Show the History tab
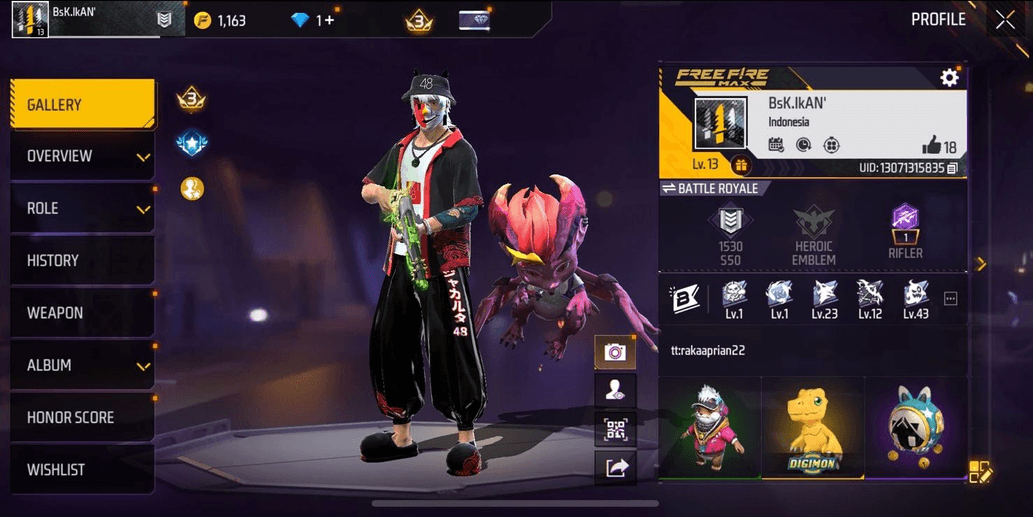This screenshot has height=517, width=1033. 82,261
